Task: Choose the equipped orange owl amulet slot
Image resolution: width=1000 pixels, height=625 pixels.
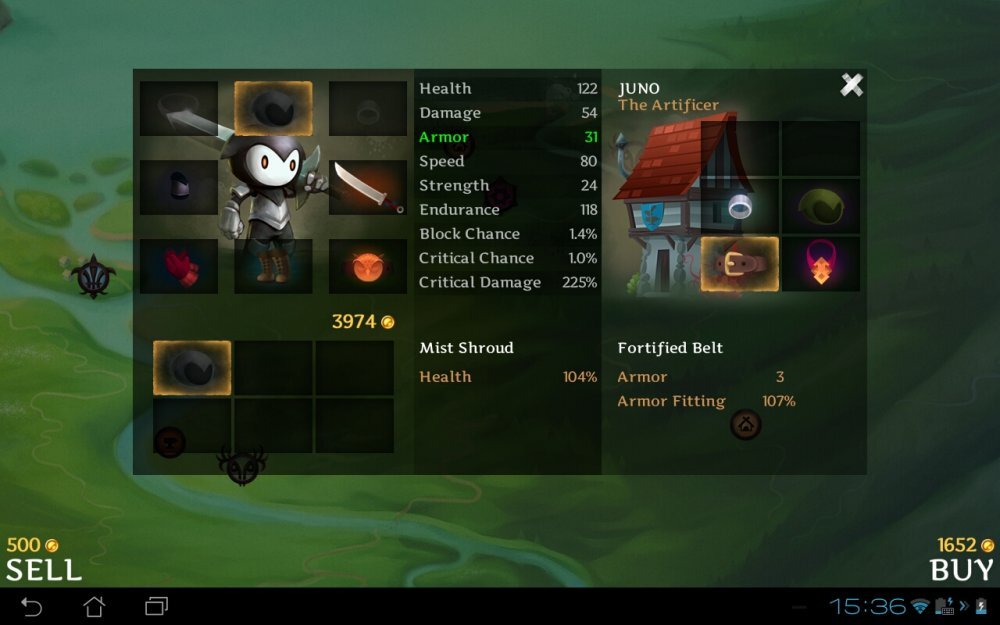Action: [x=367, y=266]
